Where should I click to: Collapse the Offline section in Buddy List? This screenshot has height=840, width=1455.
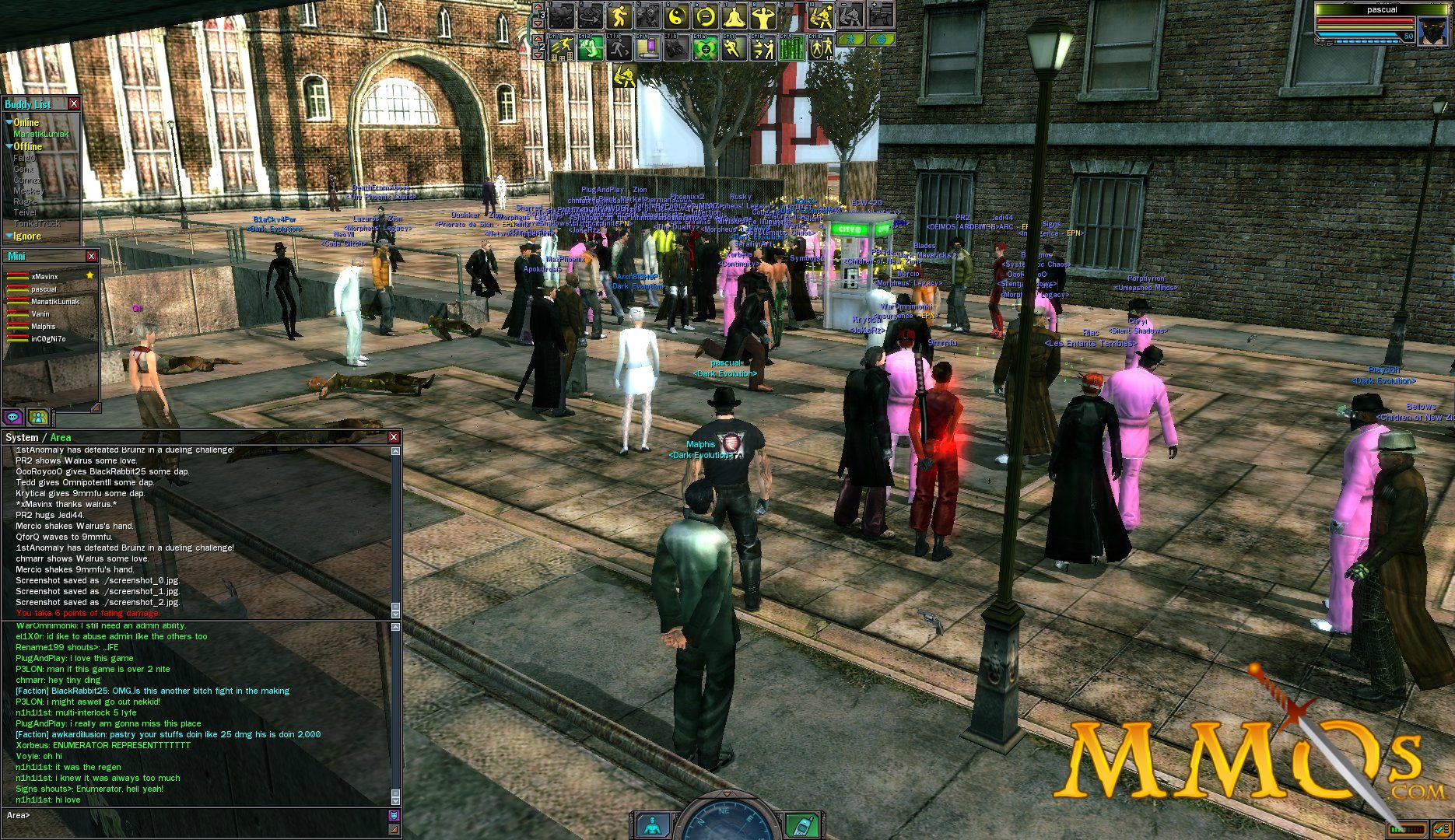coord(9,146)
